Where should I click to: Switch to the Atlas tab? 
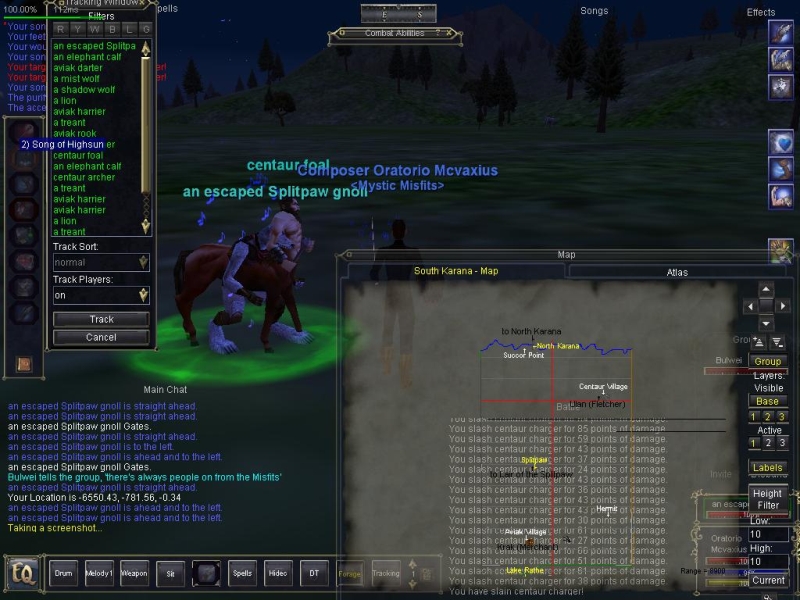(x=677, y=272)
